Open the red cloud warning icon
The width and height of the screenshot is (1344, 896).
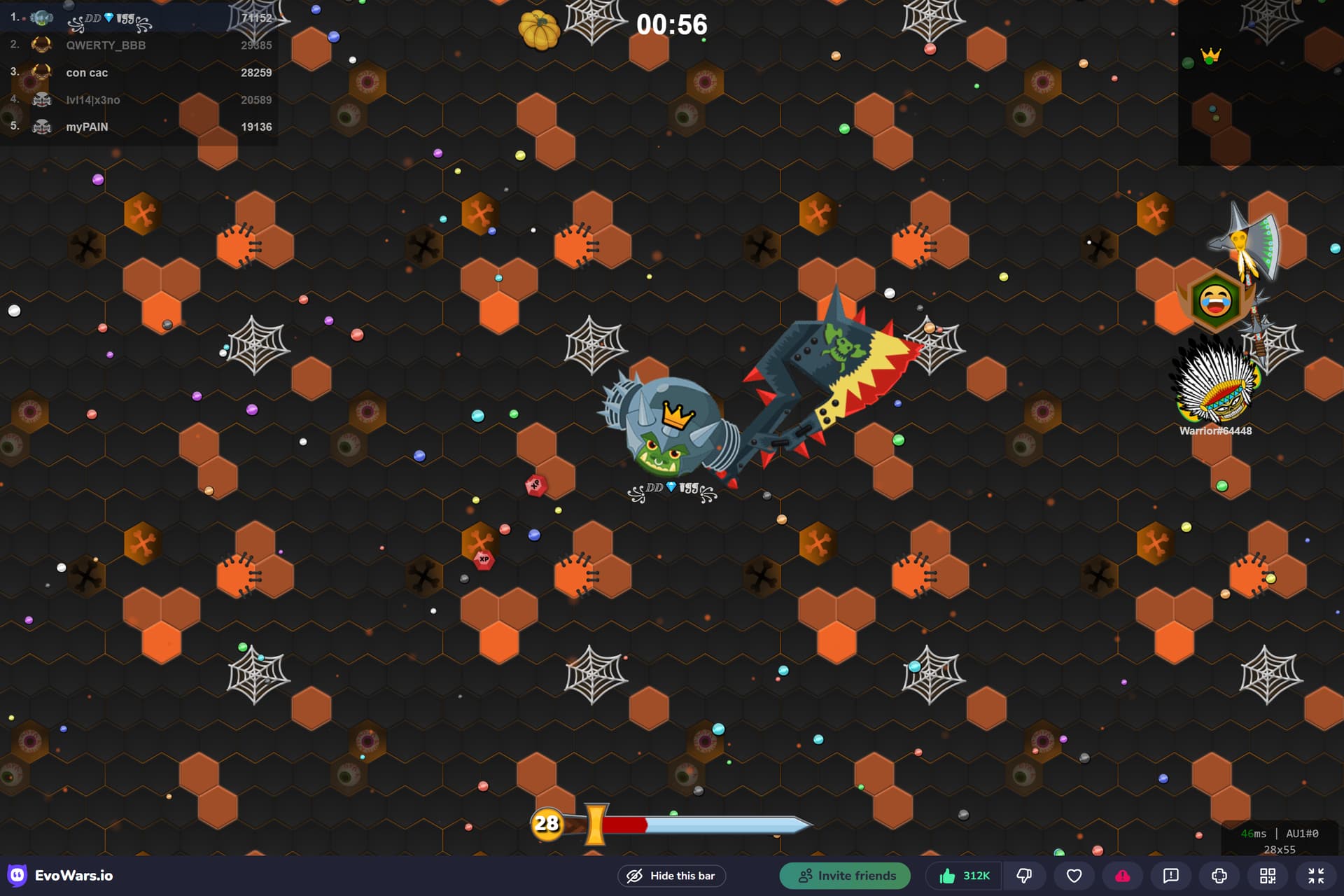coord(1122,876)
